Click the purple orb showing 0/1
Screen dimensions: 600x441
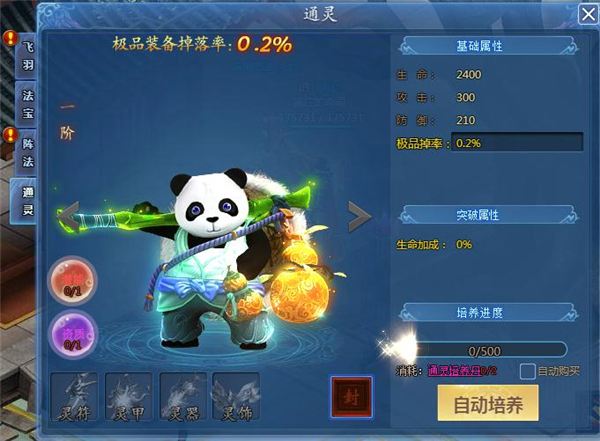point(73,332)
